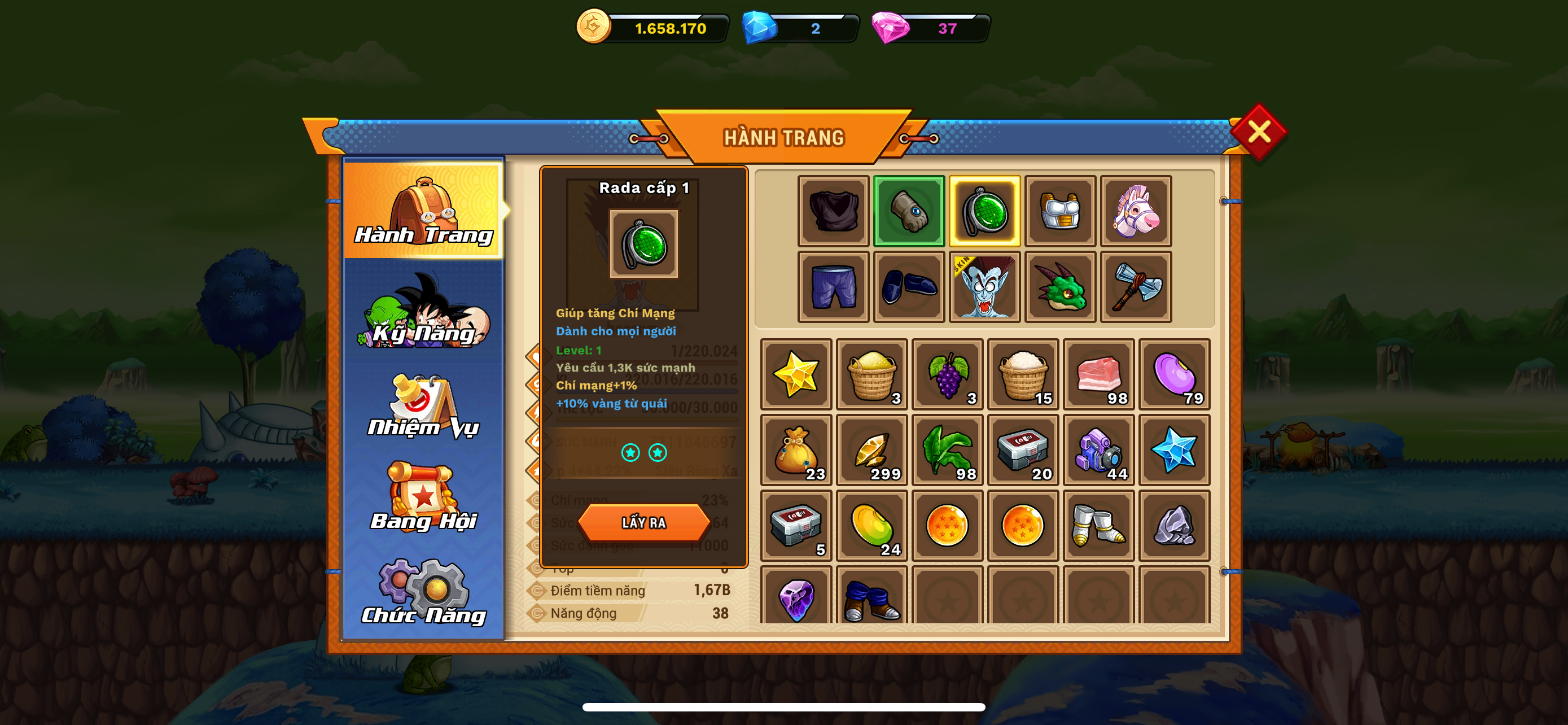The image size is (1568, 725).
Task: Choose the grey stone ore item
Action: (x=1174, y=525)
